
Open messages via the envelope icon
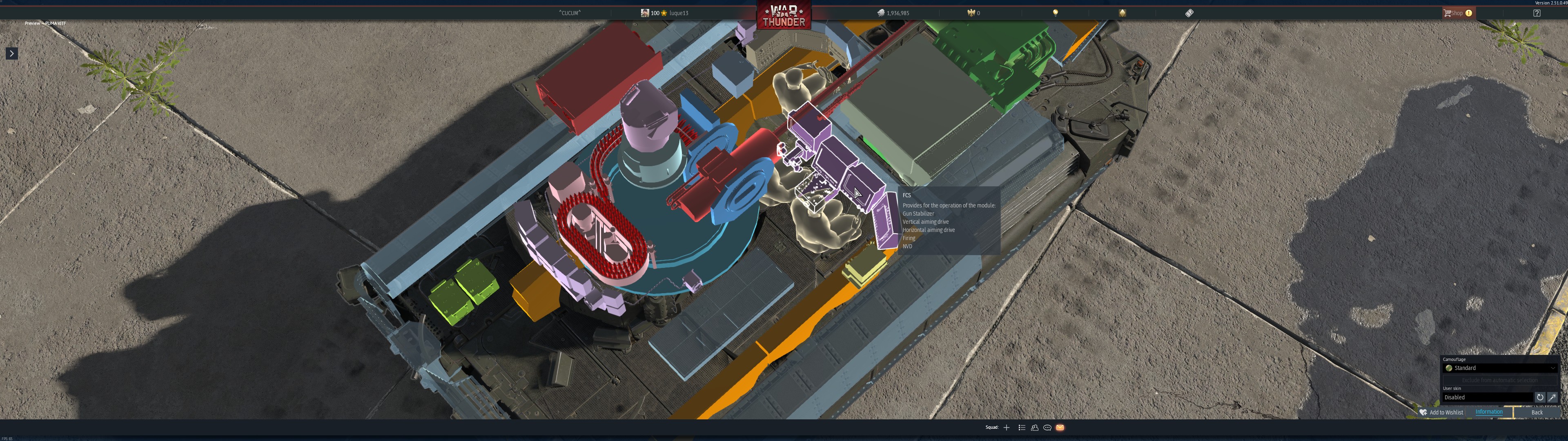point(1060,428)
